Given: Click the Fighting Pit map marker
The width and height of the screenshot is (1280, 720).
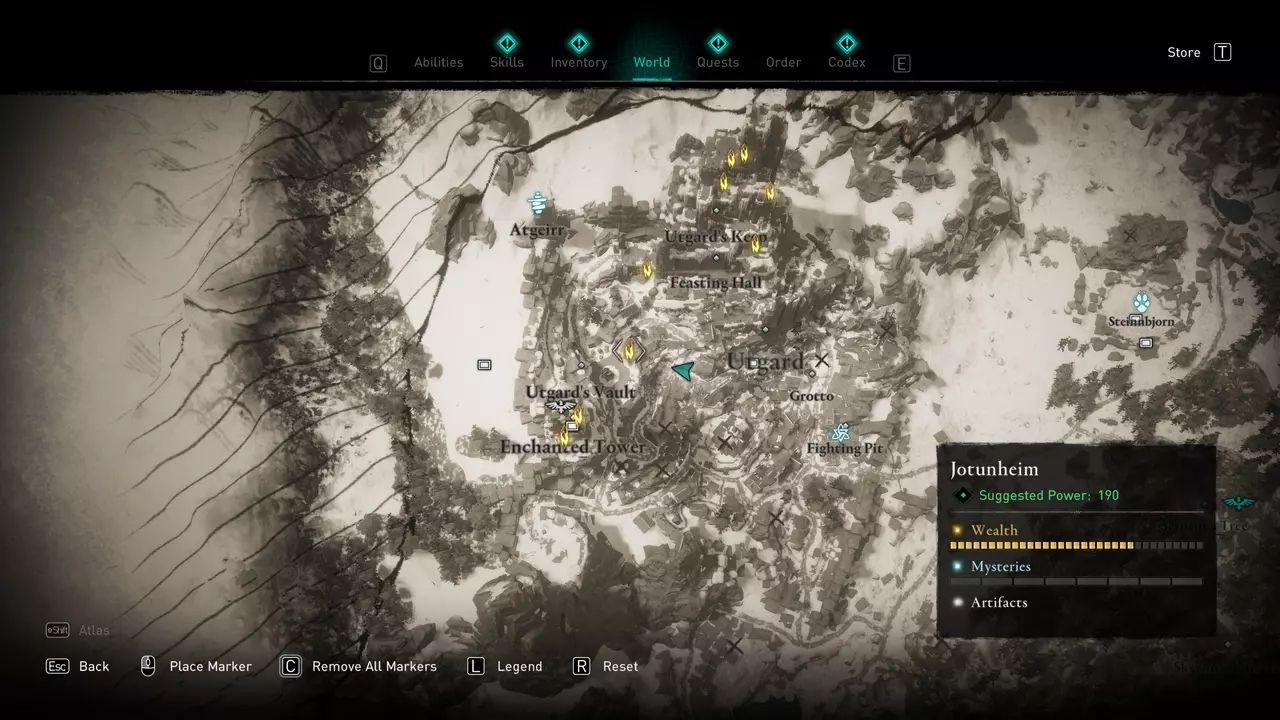Looking at the screenshot, I should click(841, 432).
